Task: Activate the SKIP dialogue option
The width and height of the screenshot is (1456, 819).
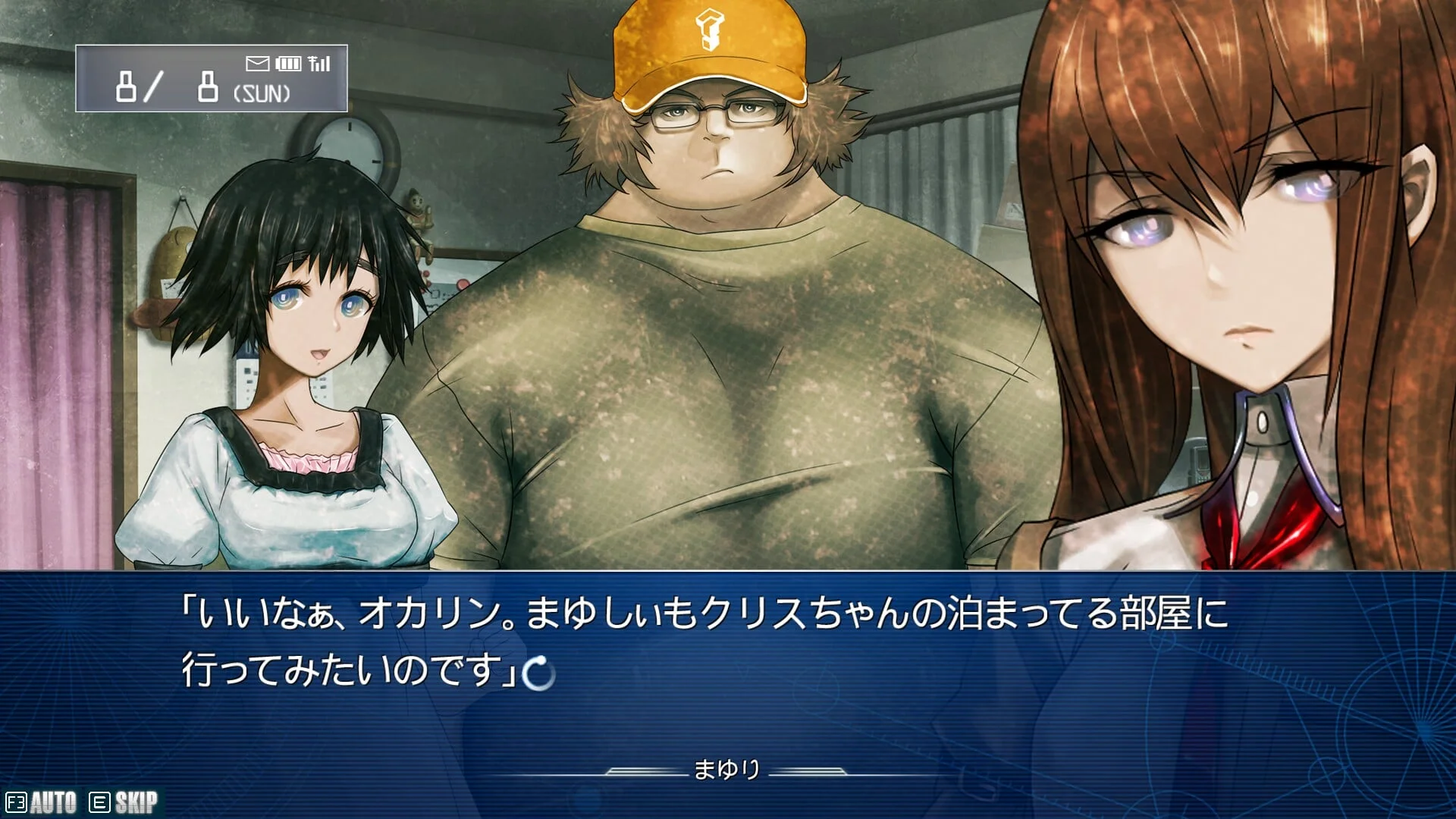Action: 124,802
